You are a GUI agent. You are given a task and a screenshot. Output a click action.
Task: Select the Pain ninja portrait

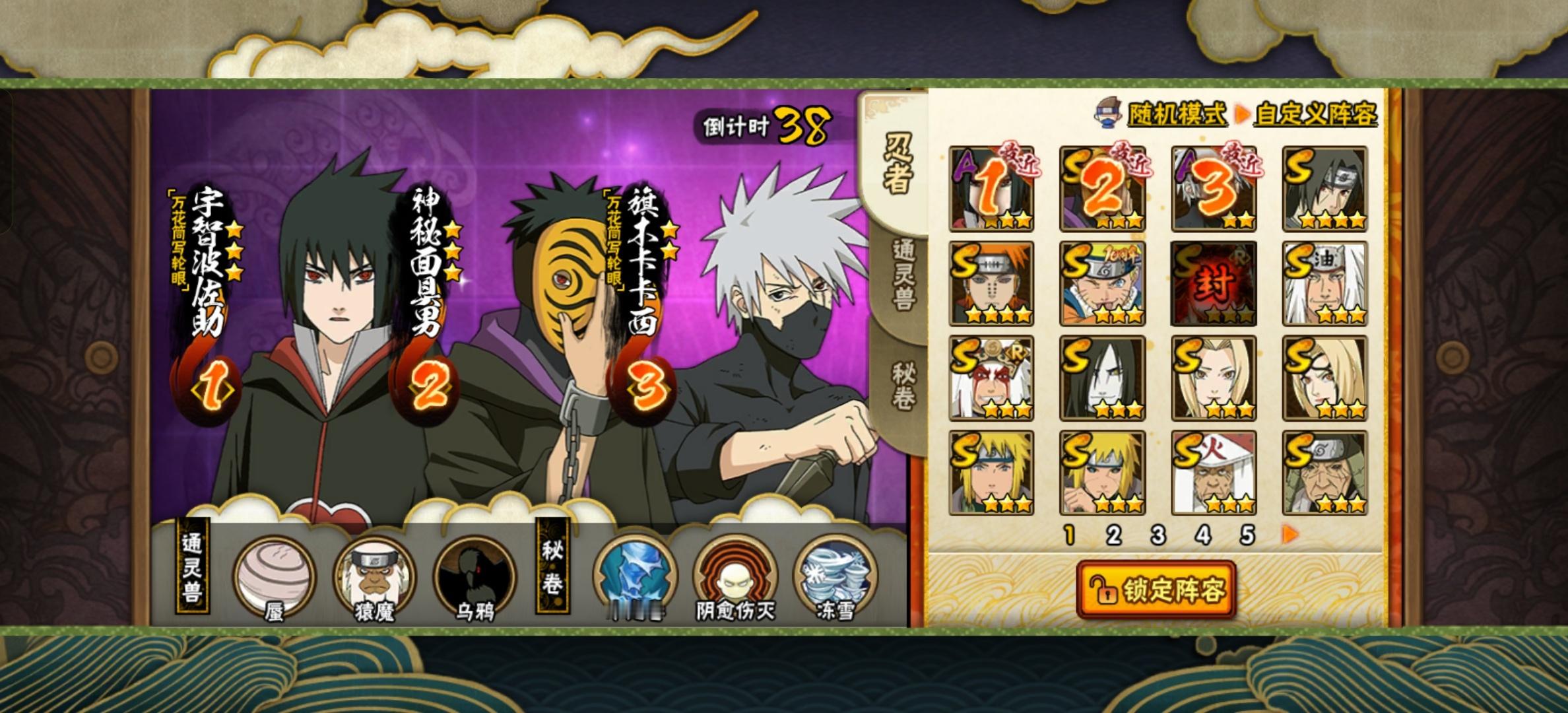[x=991, y=284]
